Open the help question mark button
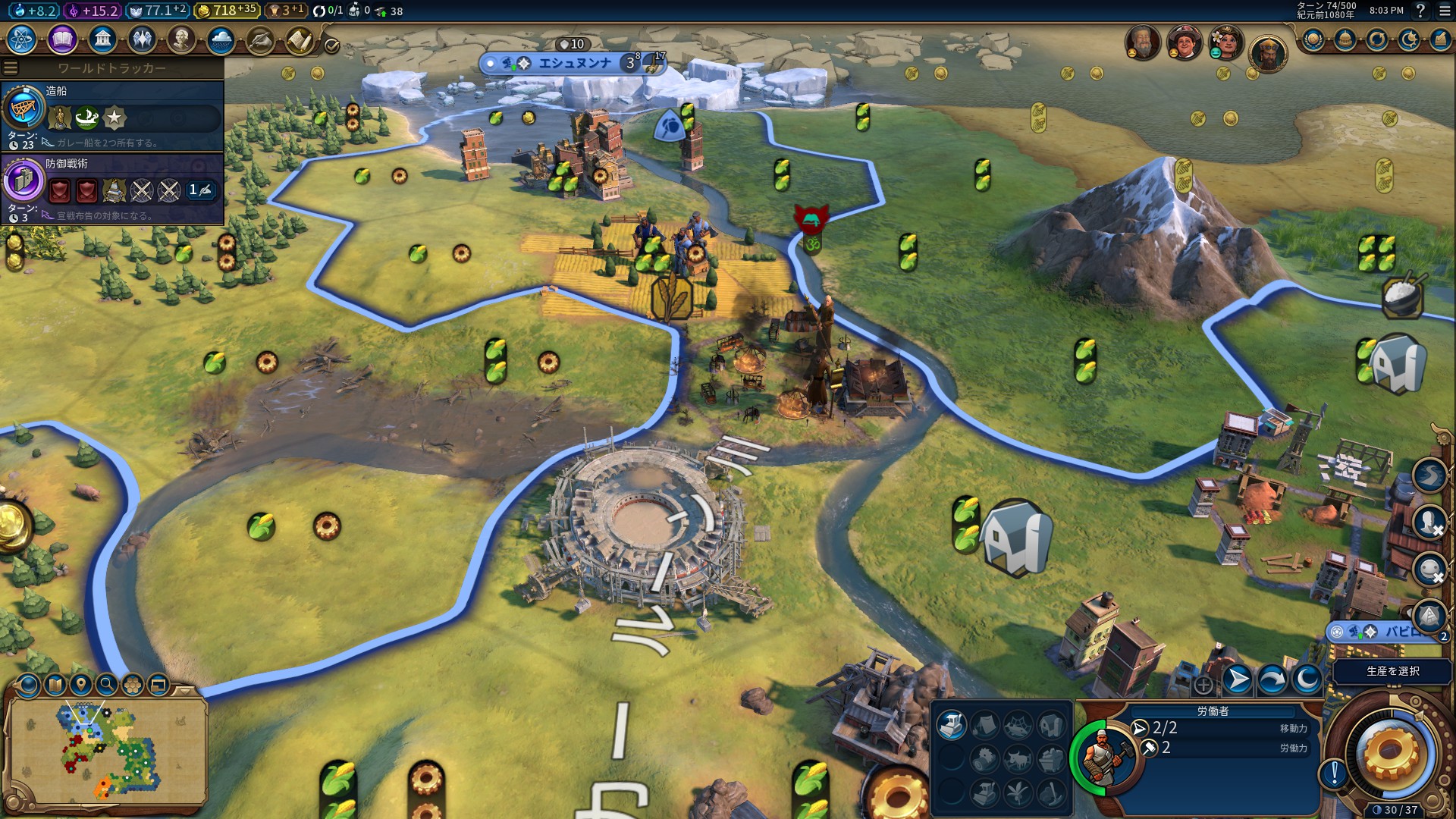1456x819 pixels. coord(1420,11)
